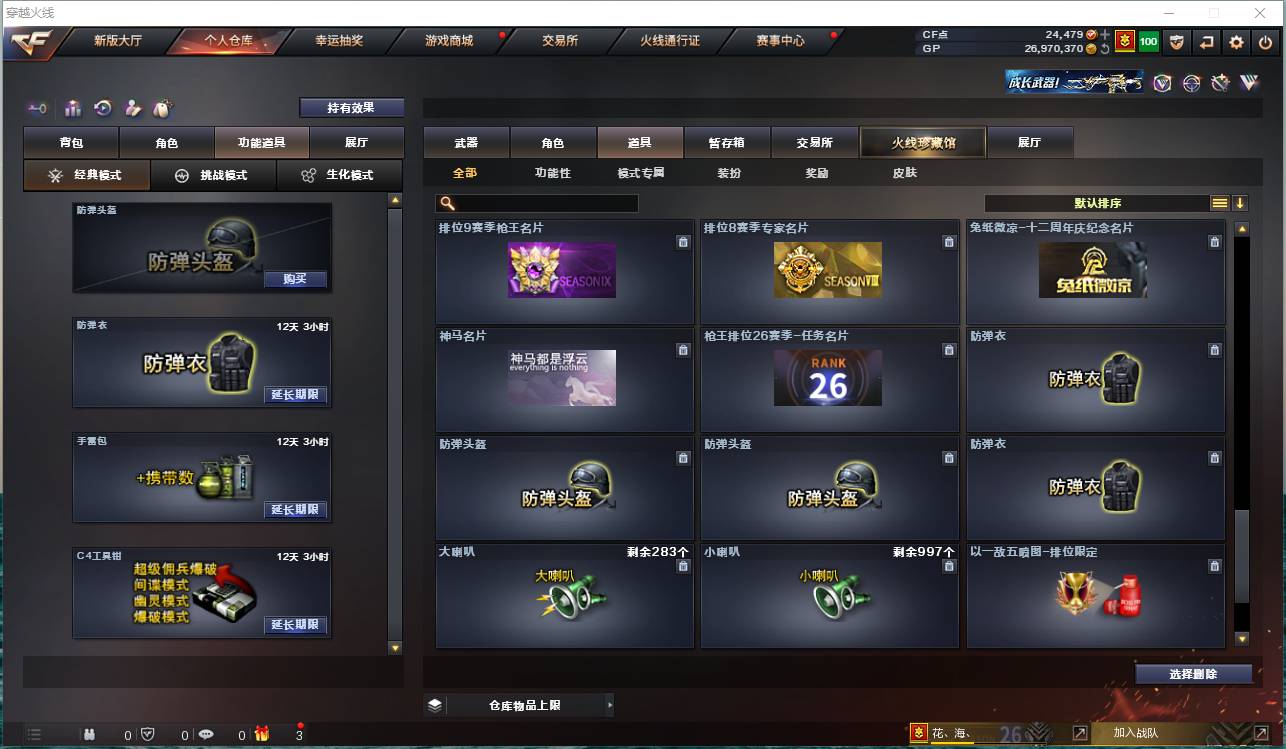Open the chat bubble icon in the bottom bar
This screenshot has height=749, width=1286.
[x=206, y=733]
